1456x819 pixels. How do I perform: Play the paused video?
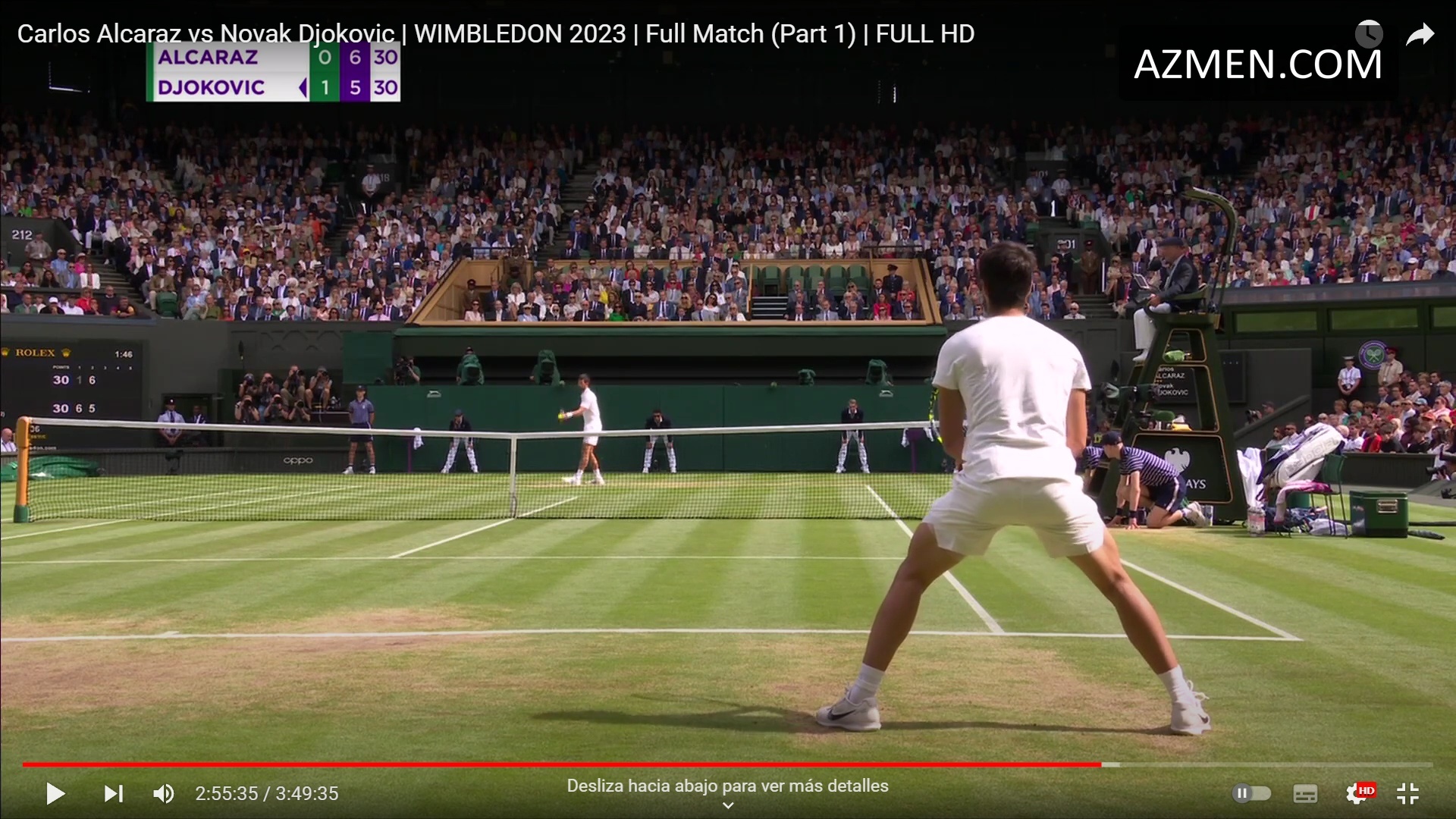(55, 793)
